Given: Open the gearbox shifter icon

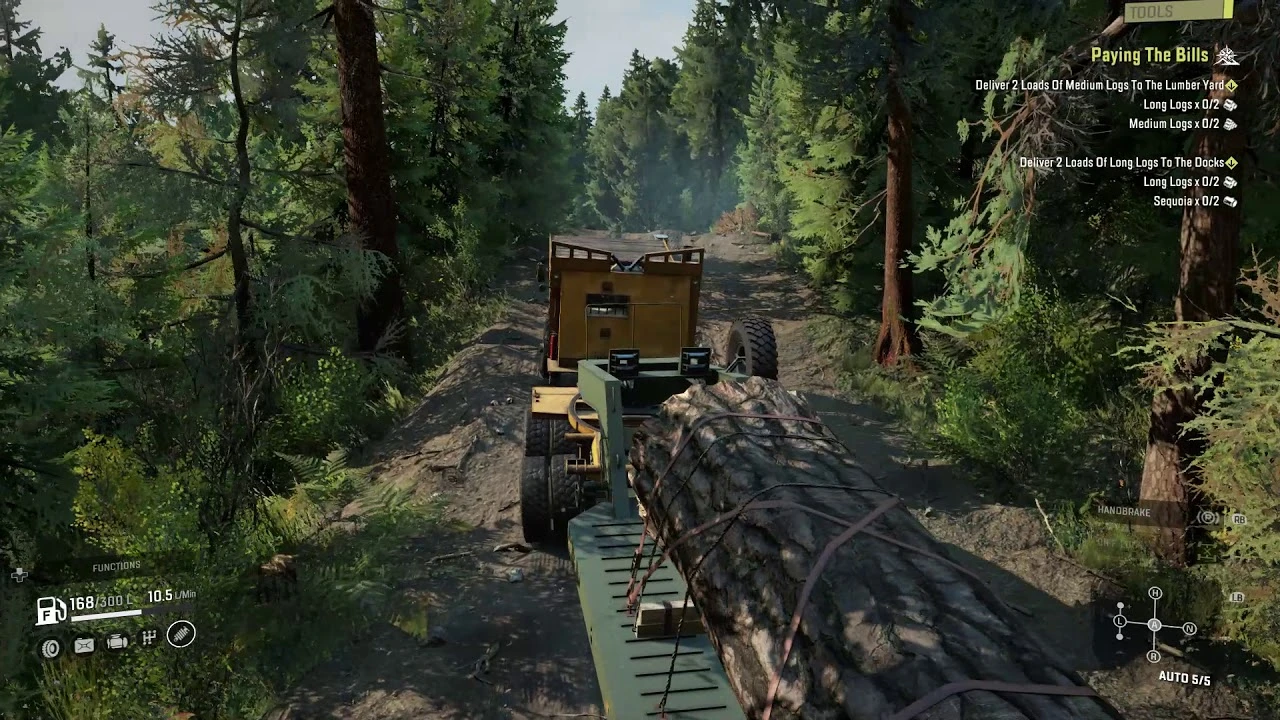Looking at the screenshot, I should tap(149, 637).
